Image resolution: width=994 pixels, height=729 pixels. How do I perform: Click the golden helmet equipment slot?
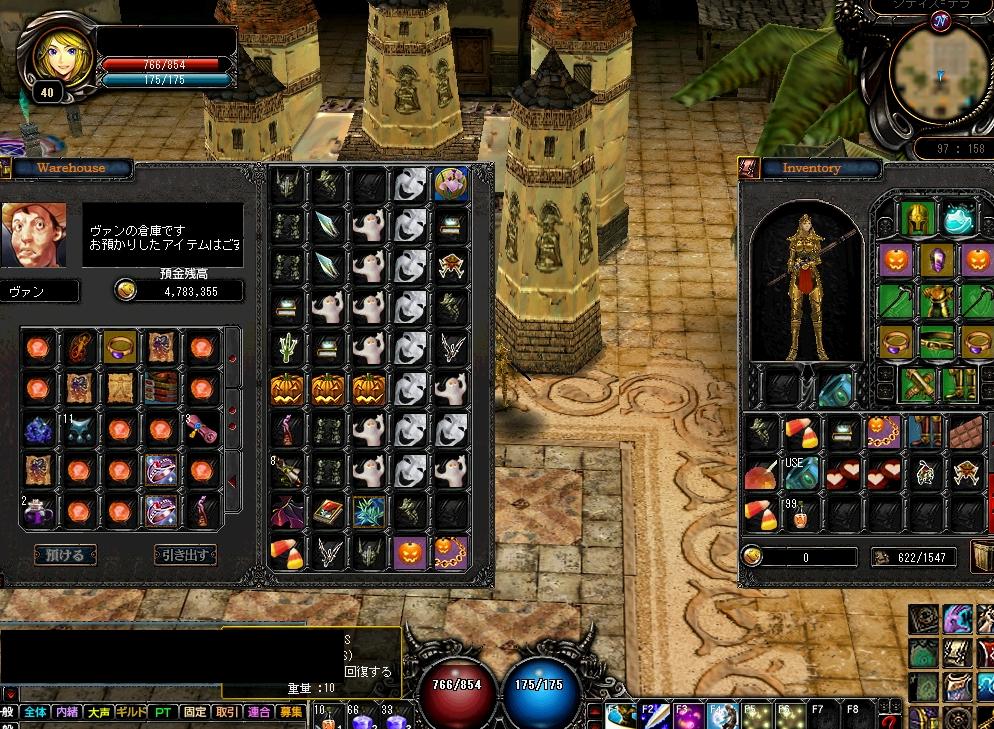point(917,217)
